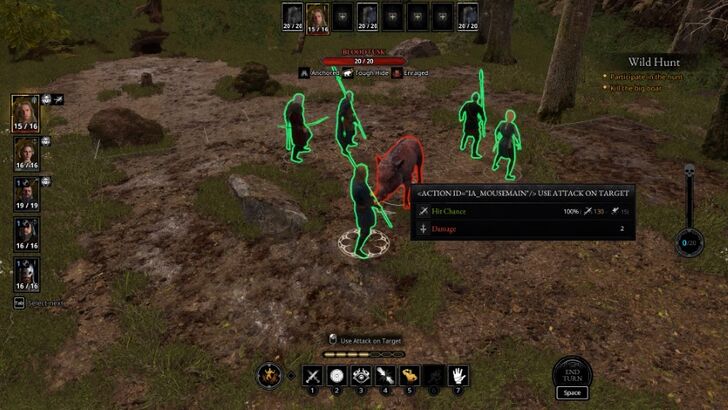Select the crossed swords attack ability
728x410 pixels.
point(312,376)
